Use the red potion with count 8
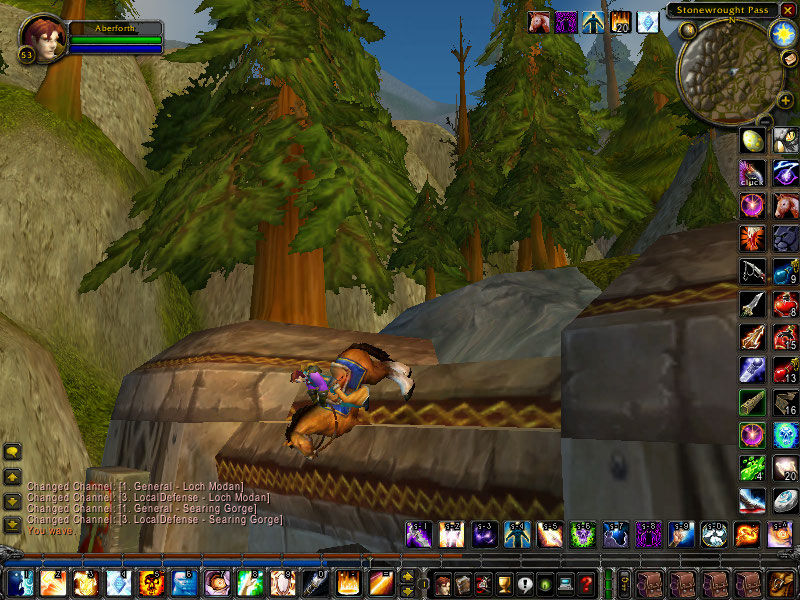 [785, 304]
